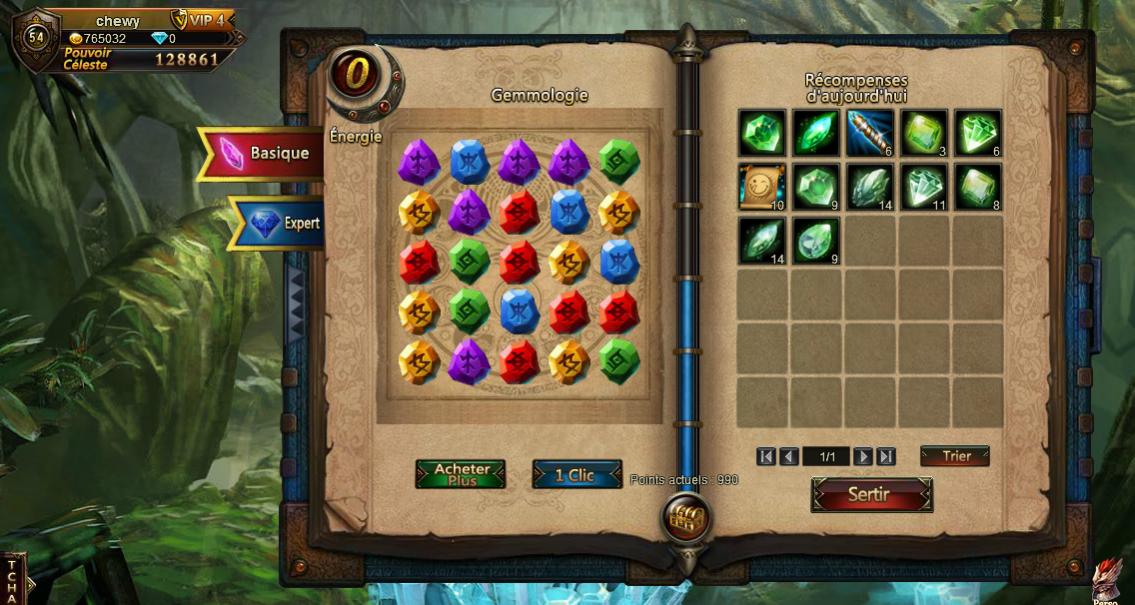1135x605 pixels.
Task: Go to the previous rewards page
Action: [x=789, y=457]
